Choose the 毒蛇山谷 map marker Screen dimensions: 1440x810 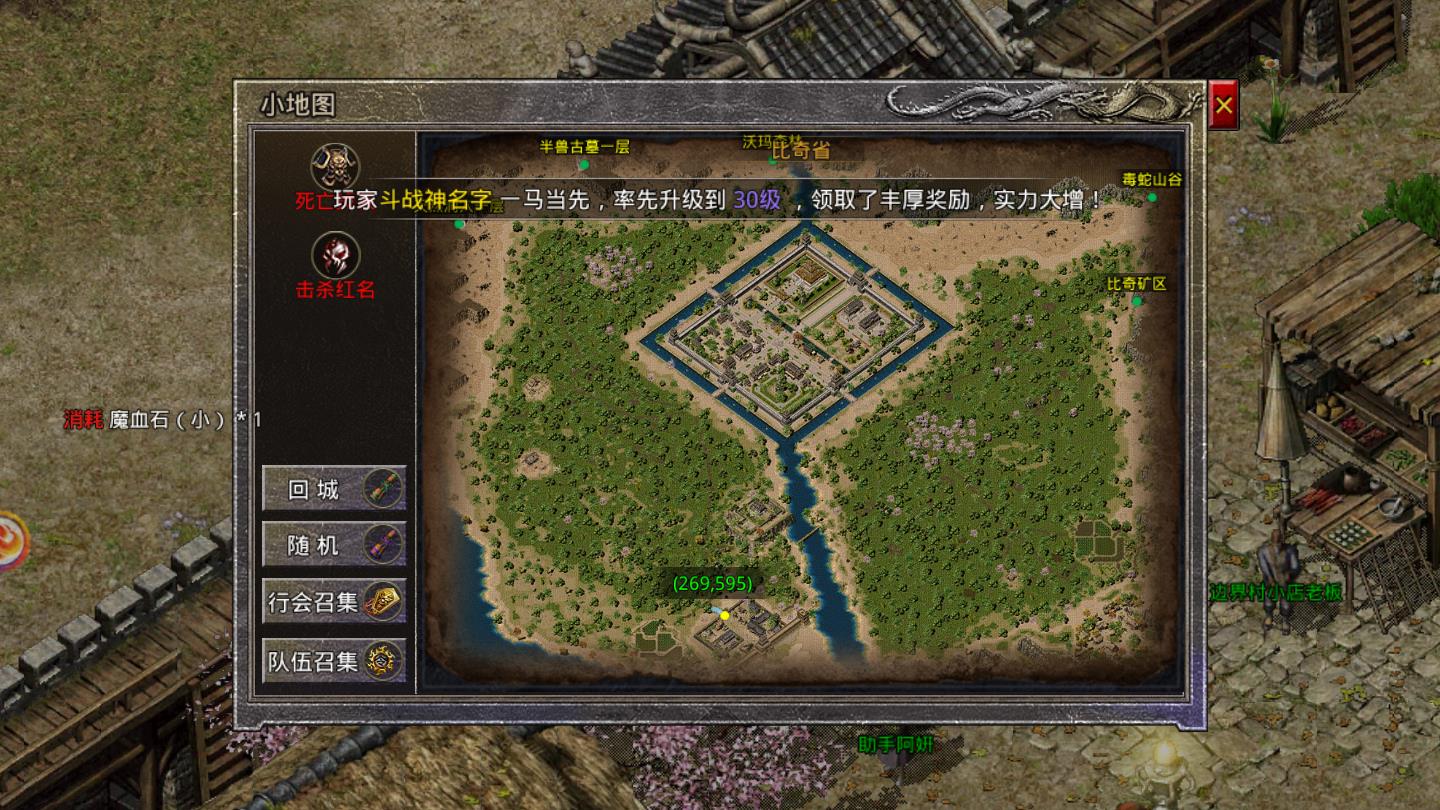click(x=1152, y=197)
